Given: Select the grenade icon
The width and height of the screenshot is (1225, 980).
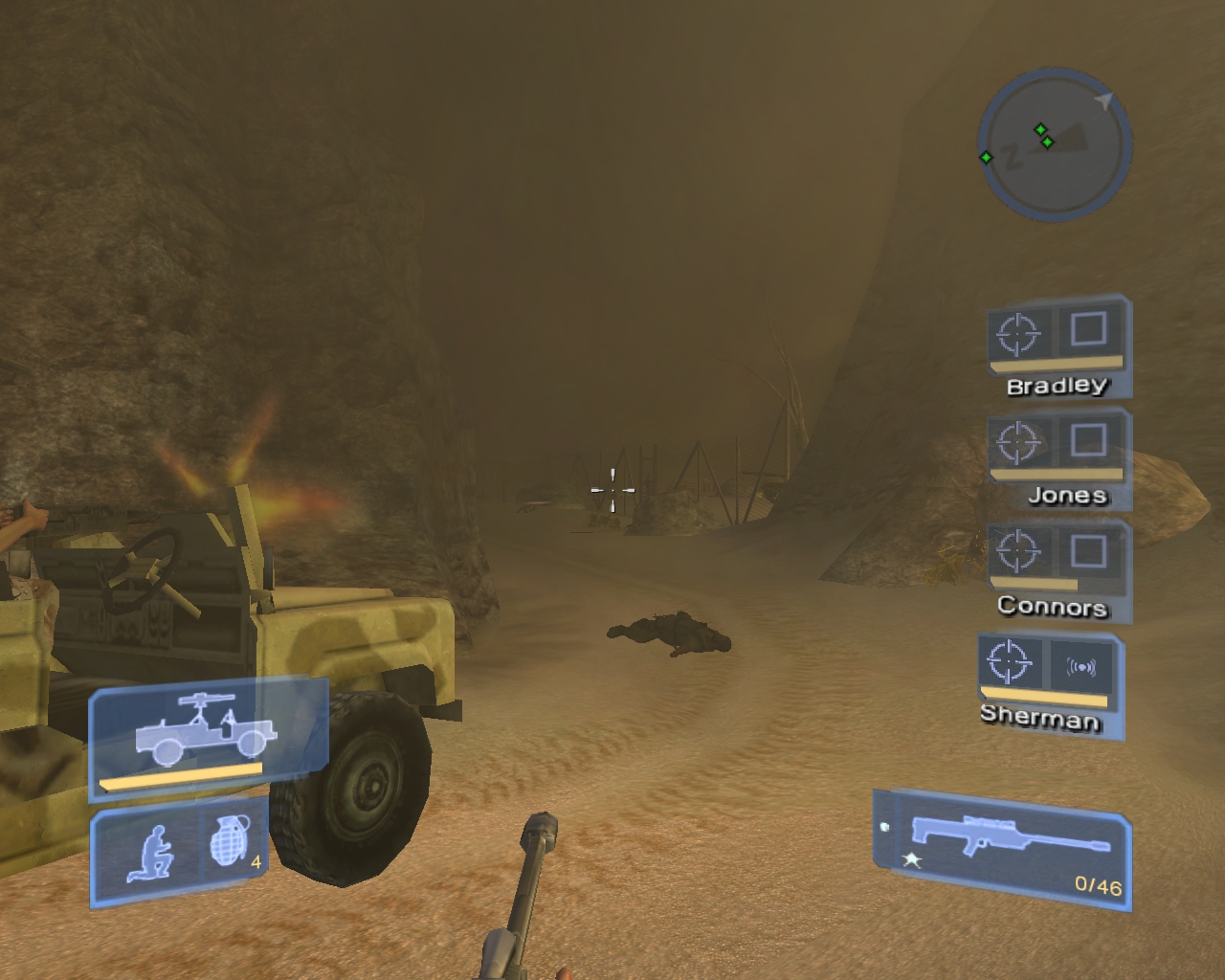Looking at the screenshot, I should click(228, 842).
